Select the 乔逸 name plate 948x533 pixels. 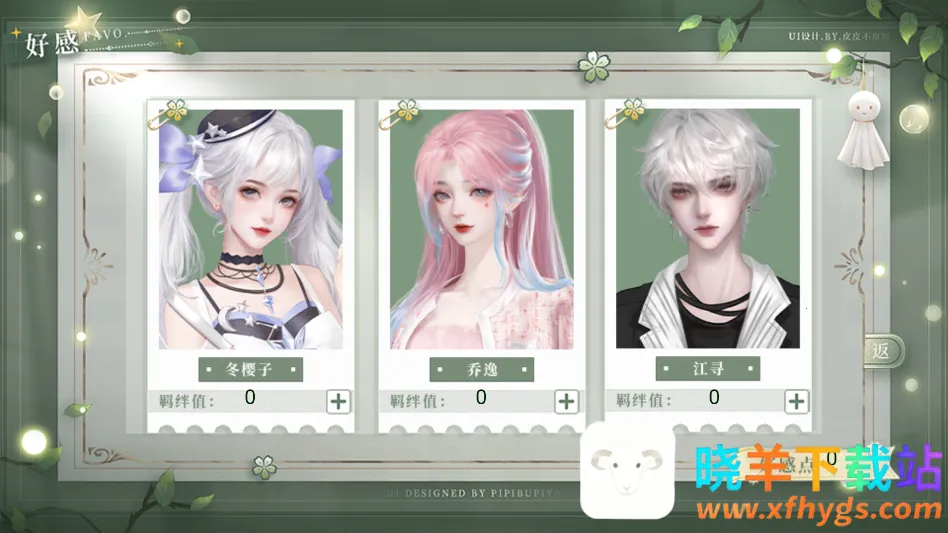tap(481, 369)
